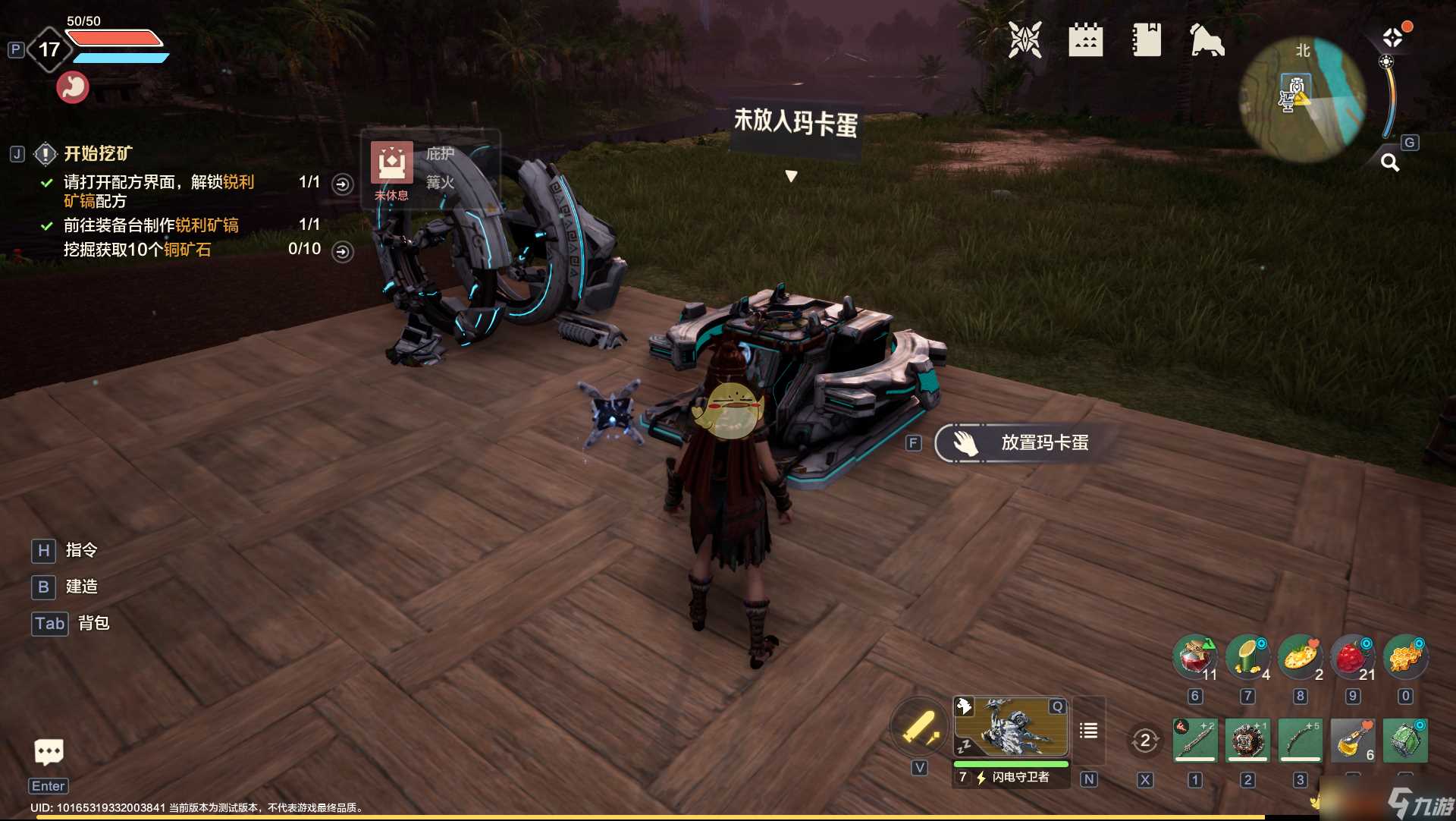Use the omelette food slot

point(1300,657)
